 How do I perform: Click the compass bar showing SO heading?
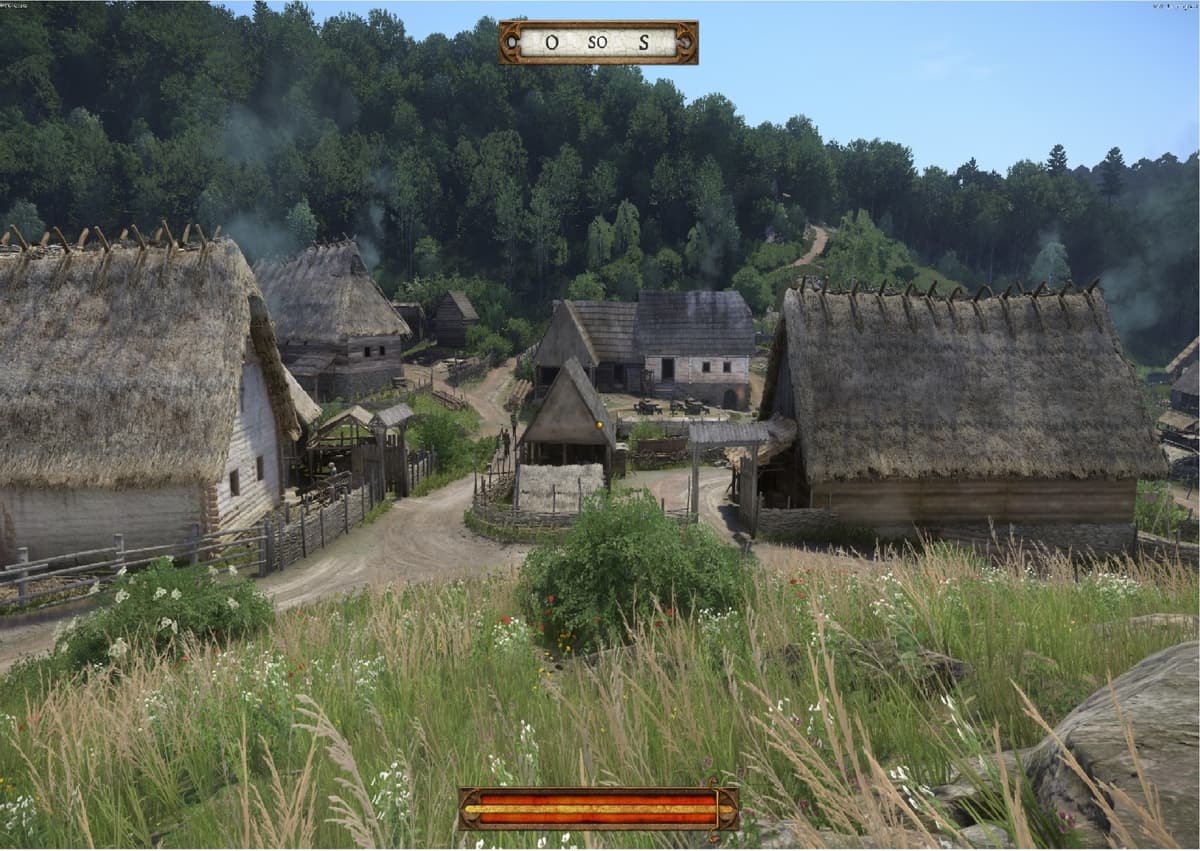[x=598, y=42]
